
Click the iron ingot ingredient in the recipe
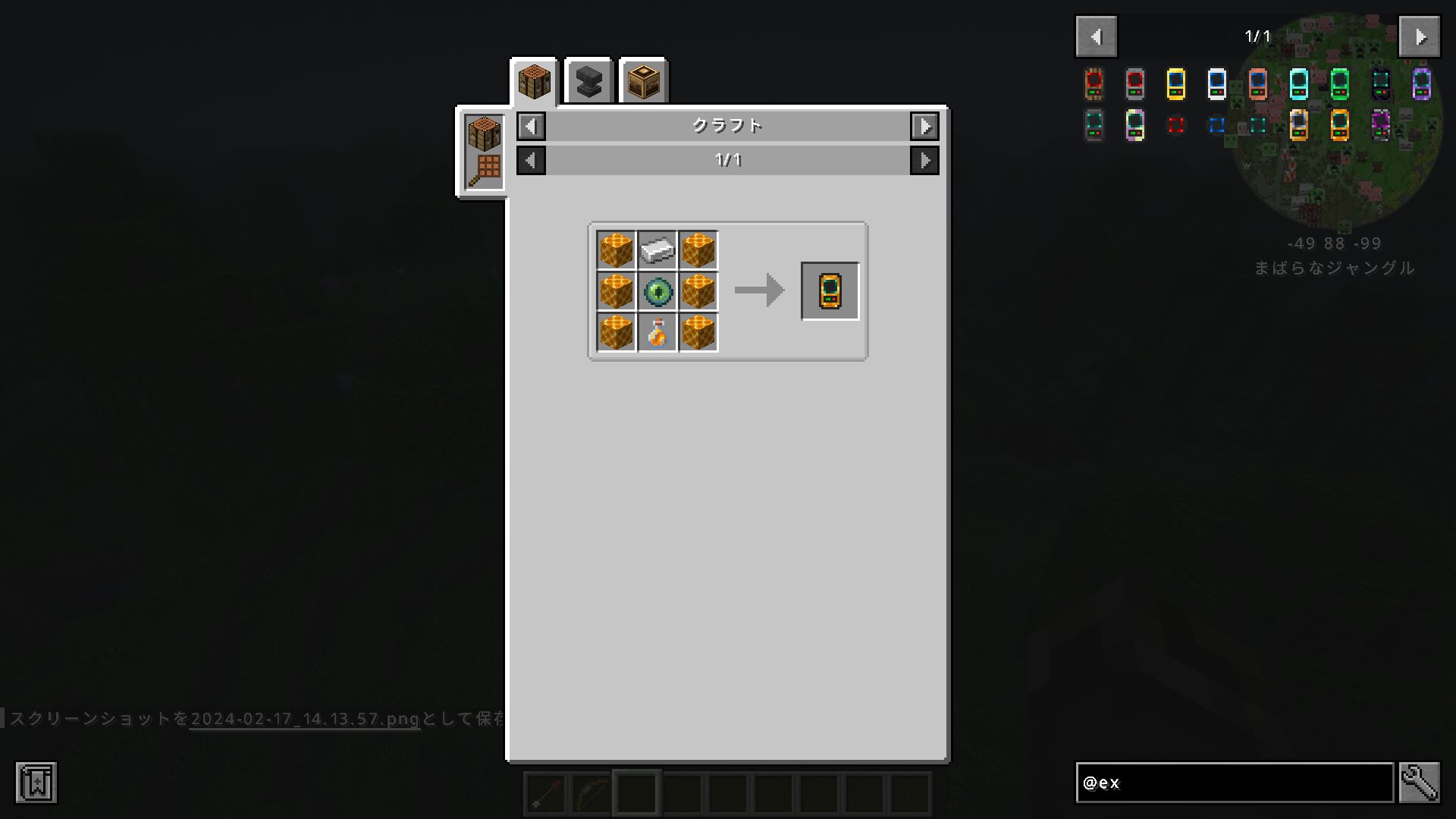(656, 250)
